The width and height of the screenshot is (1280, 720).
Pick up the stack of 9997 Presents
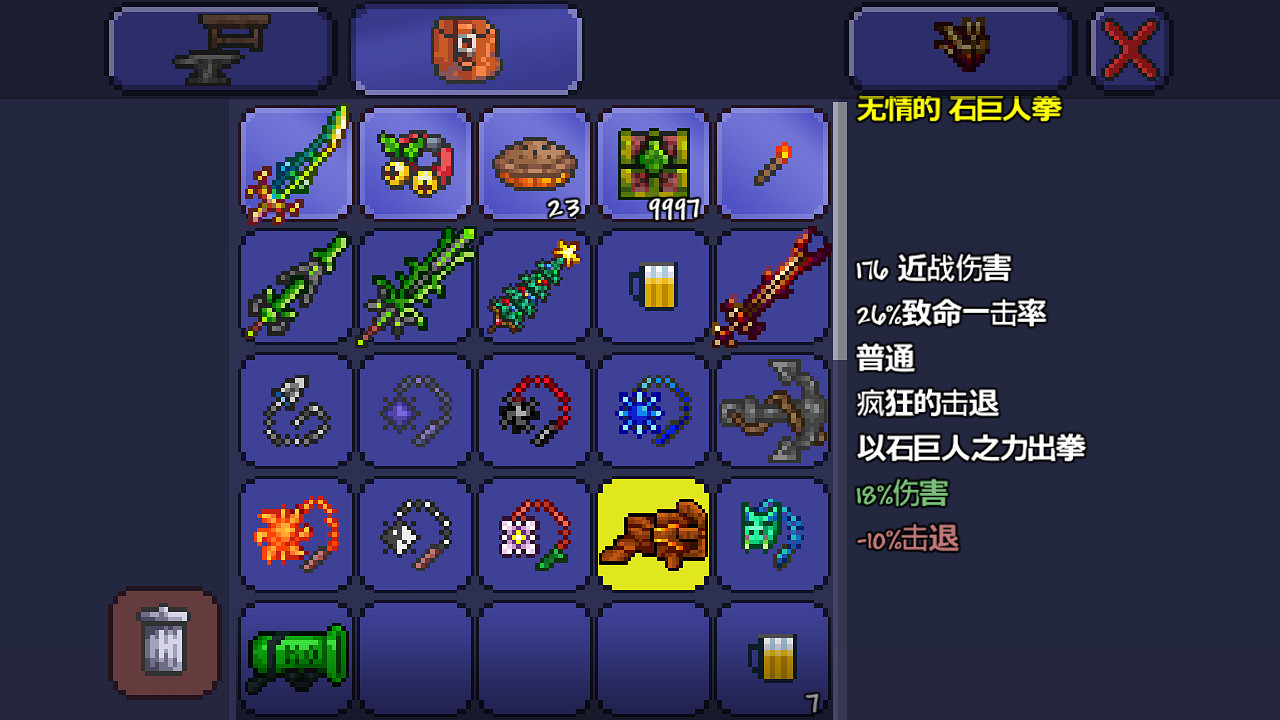coord(653,163)
